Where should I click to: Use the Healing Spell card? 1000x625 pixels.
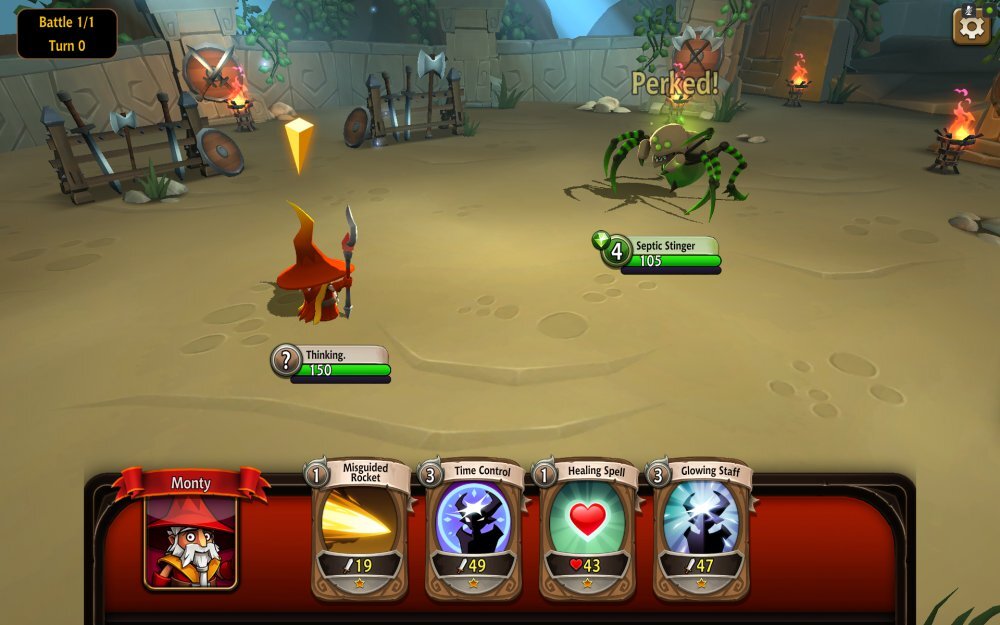coord(587,530)
